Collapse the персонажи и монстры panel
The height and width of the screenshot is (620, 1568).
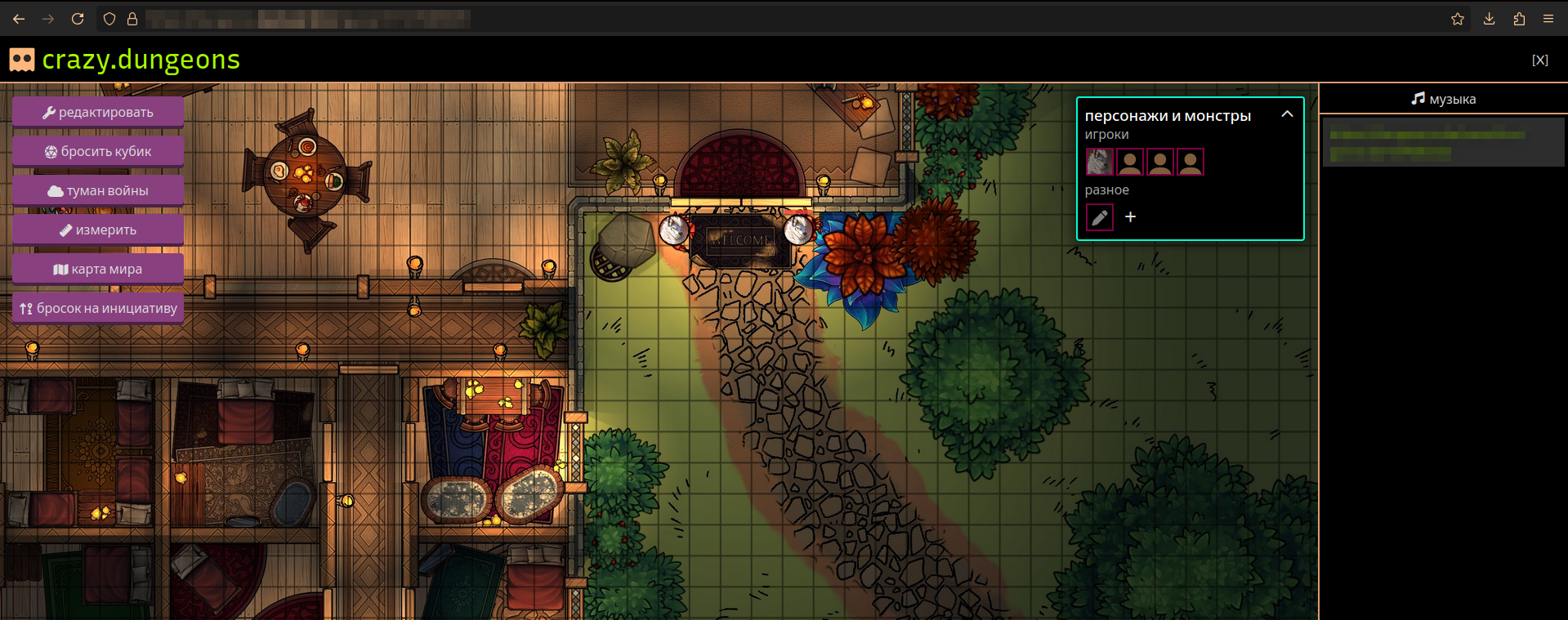[x=1287, y=114]
